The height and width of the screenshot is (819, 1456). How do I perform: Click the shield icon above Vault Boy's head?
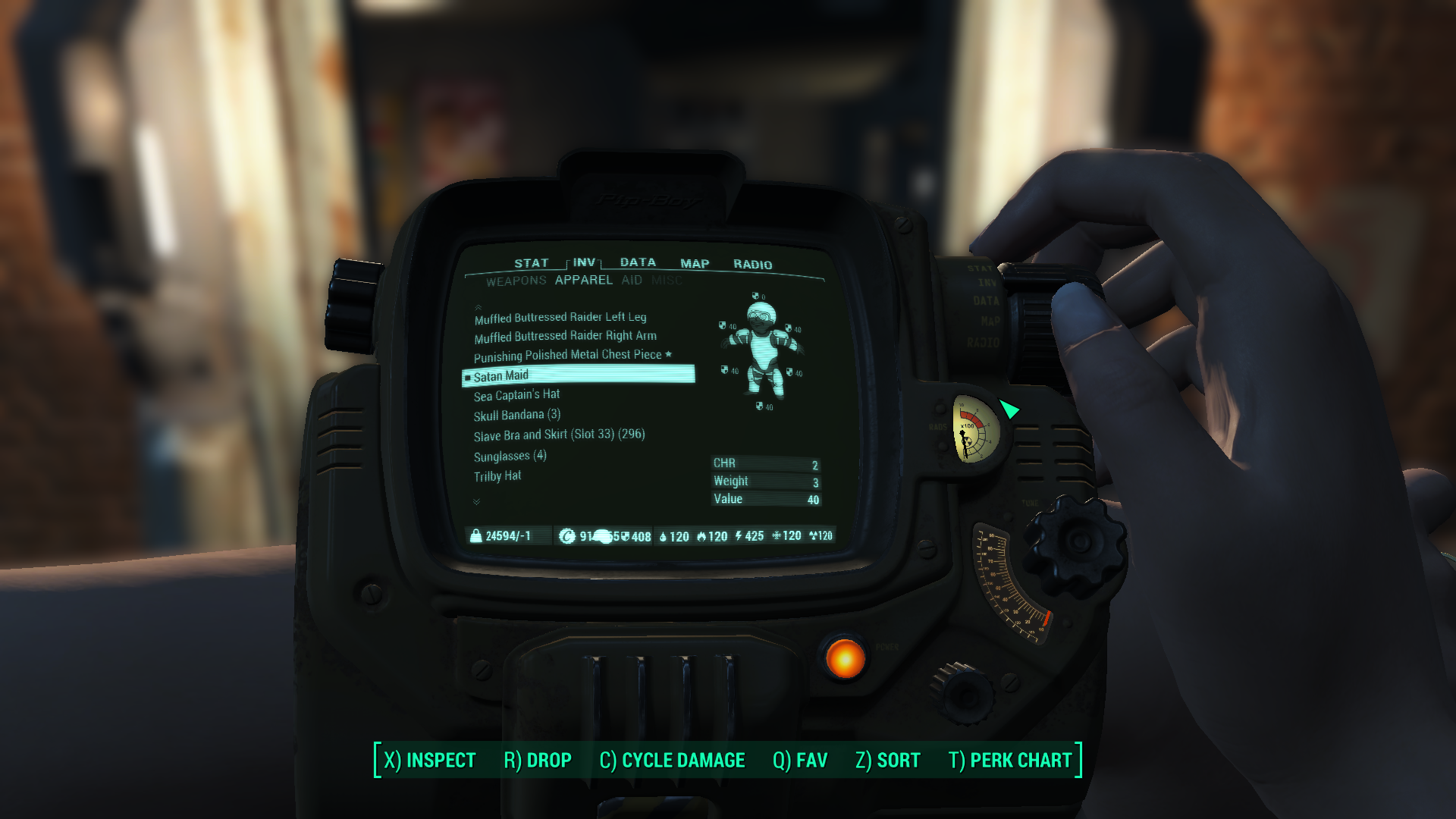point(755,295)
